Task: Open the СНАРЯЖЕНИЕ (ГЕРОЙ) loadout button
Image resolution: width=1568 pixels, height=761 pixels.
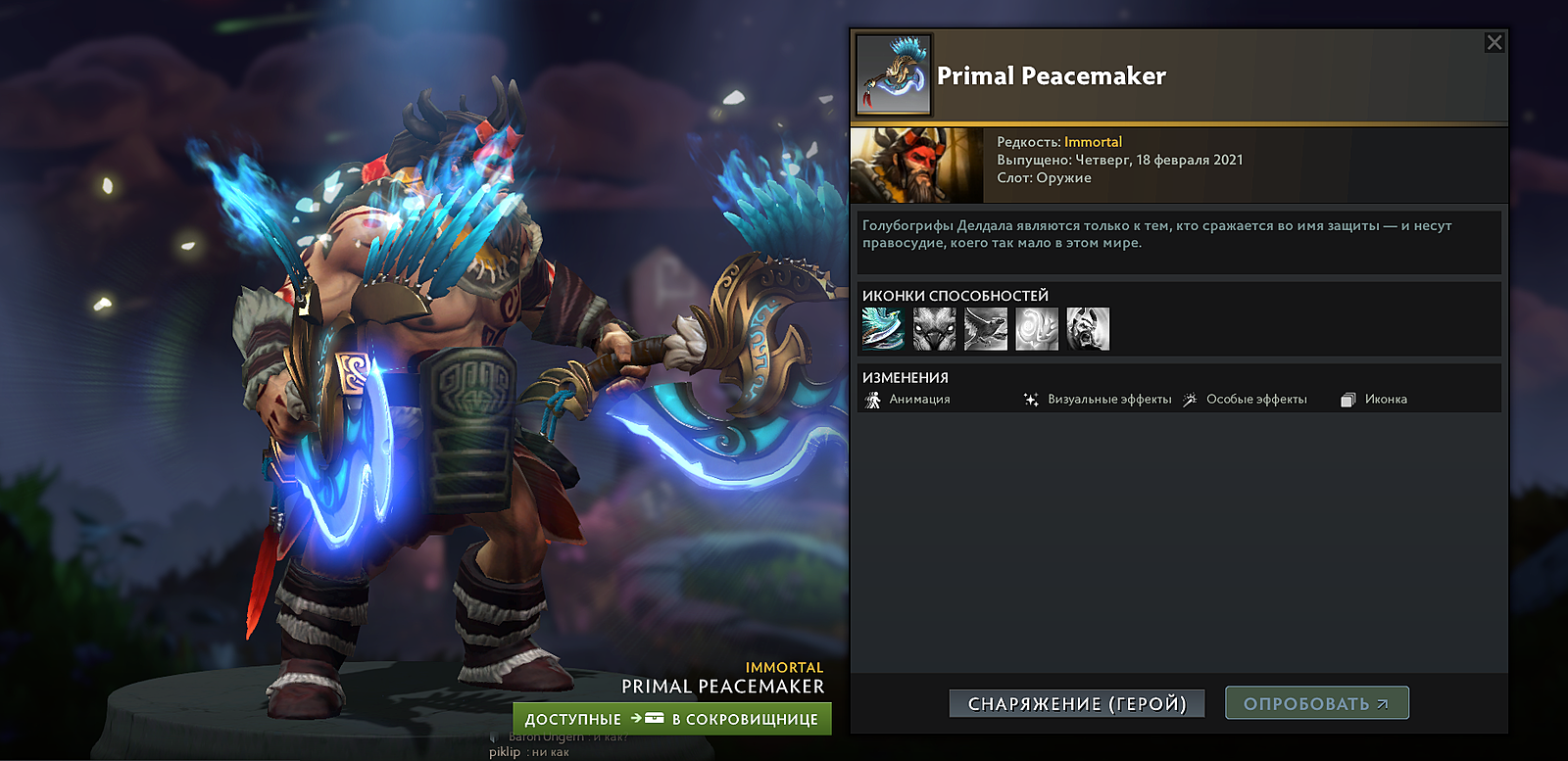Action: coord(1077,703)
